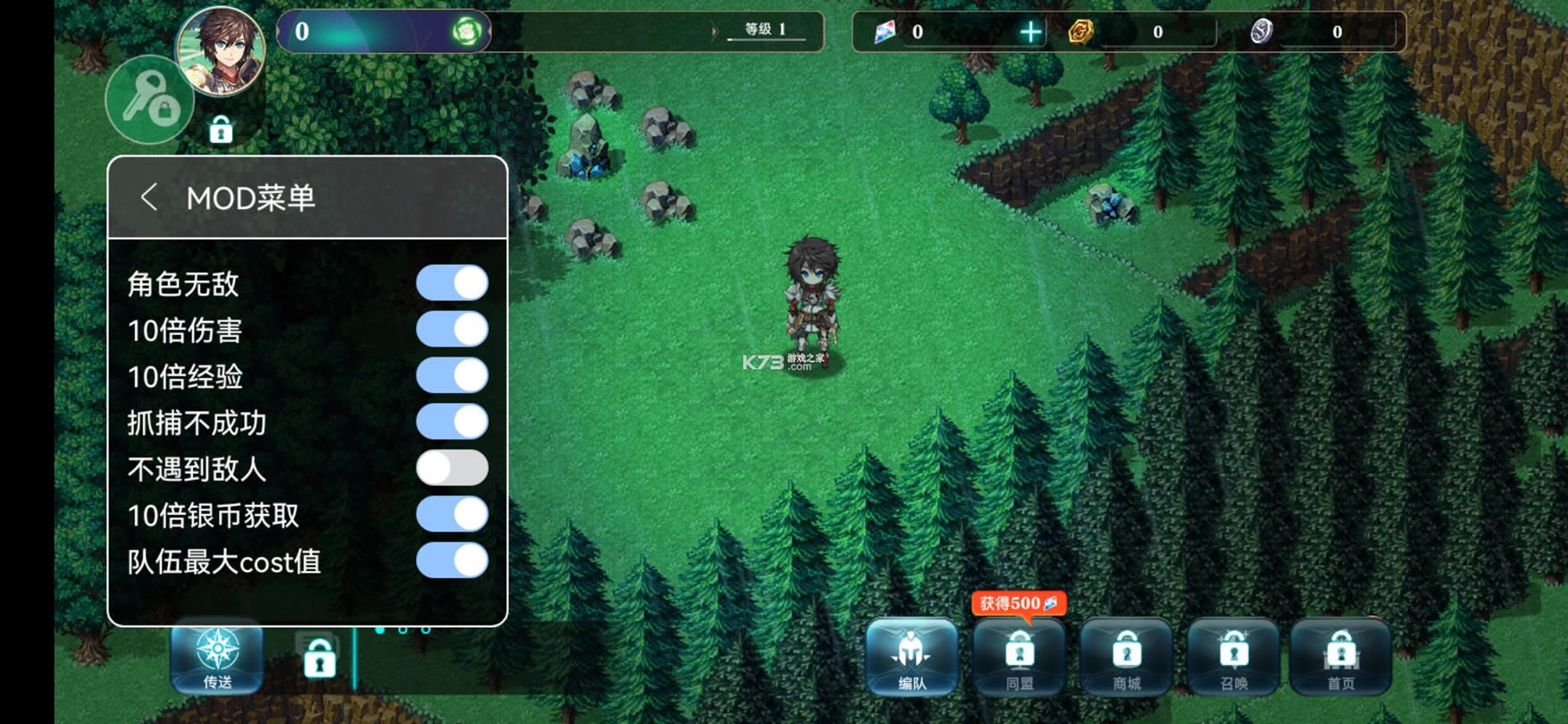The image size is (1568, 724).
Task: Tap the gold coin currency icon
Action: (1081, 32)
